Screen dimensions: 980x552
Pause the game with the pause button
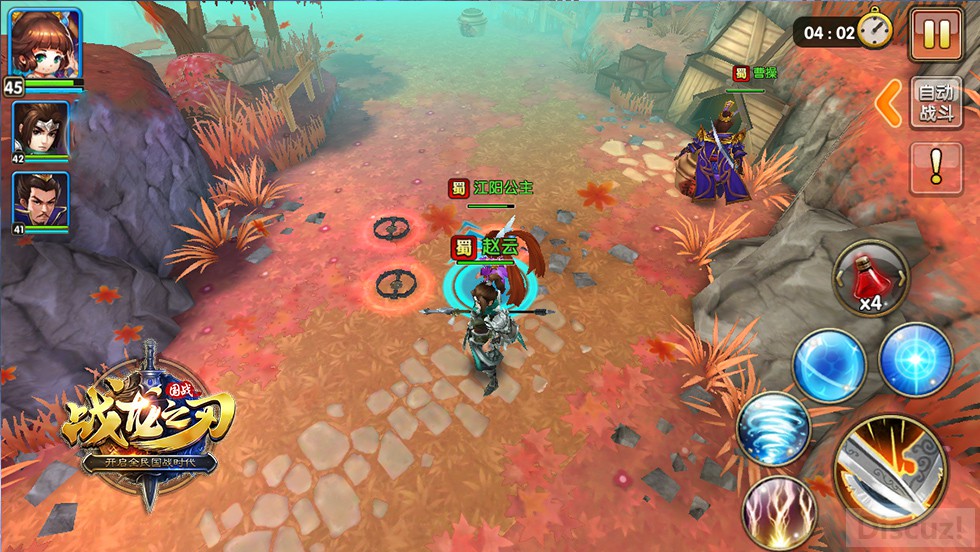[x=936, y=35]
